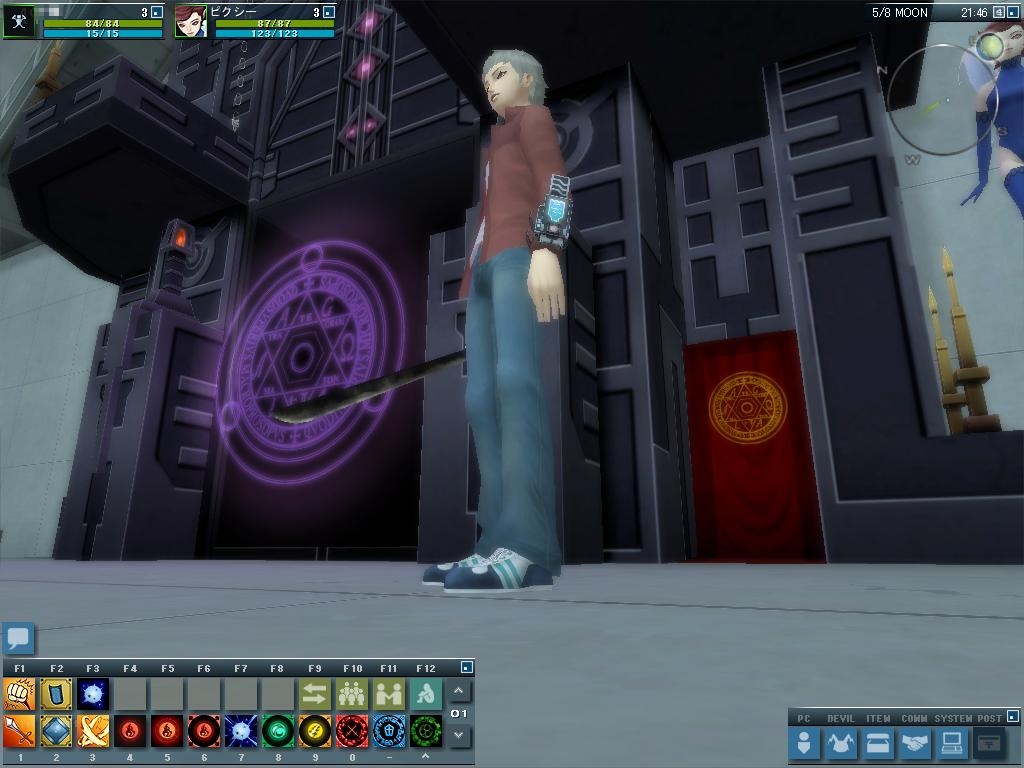Select the sword attack skill slot
Image resolution: width=1024 pixels, height=768 pixels.
click(x=19, y=731)
